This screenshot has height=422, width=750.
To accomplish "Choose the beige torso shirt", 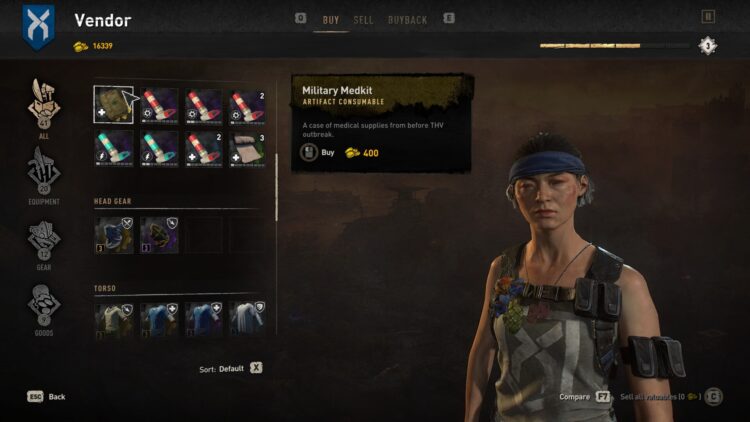I will [x=113, y=318].
